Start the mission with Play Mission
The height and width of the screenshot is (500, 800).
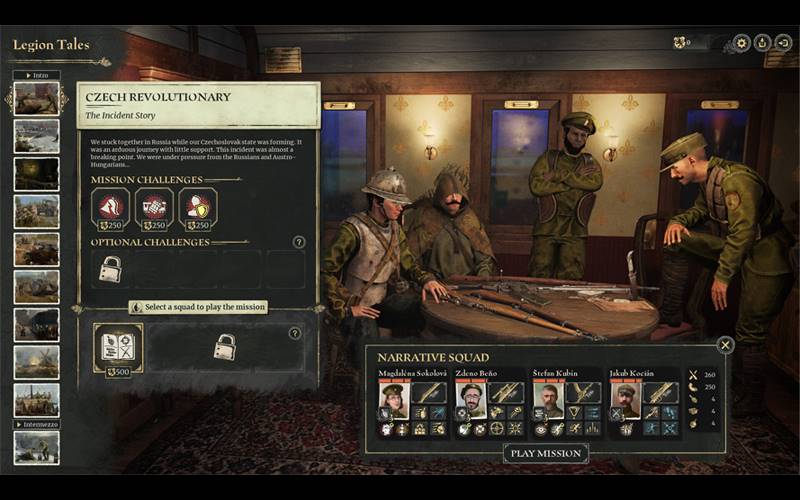(x=545, y=453)
